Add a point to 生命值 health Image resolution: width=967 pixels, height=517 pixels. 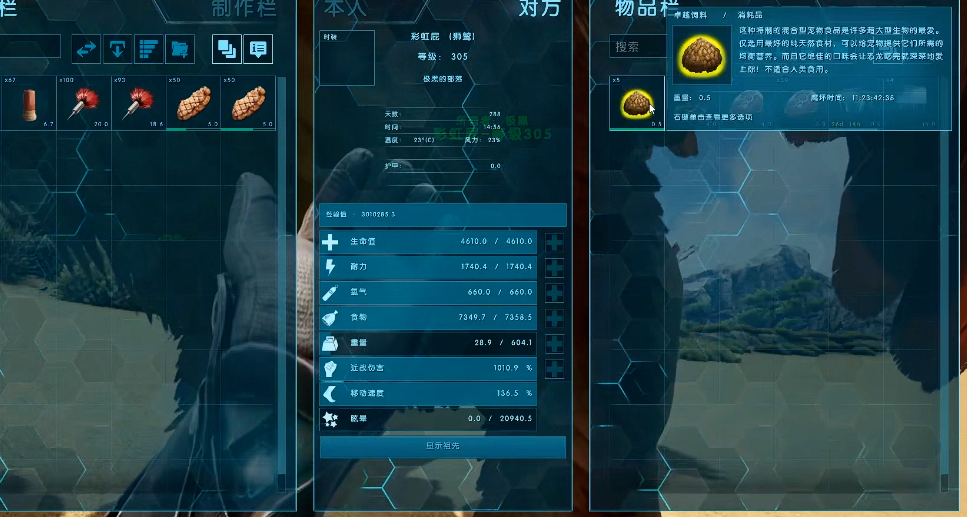click(554, 242)
